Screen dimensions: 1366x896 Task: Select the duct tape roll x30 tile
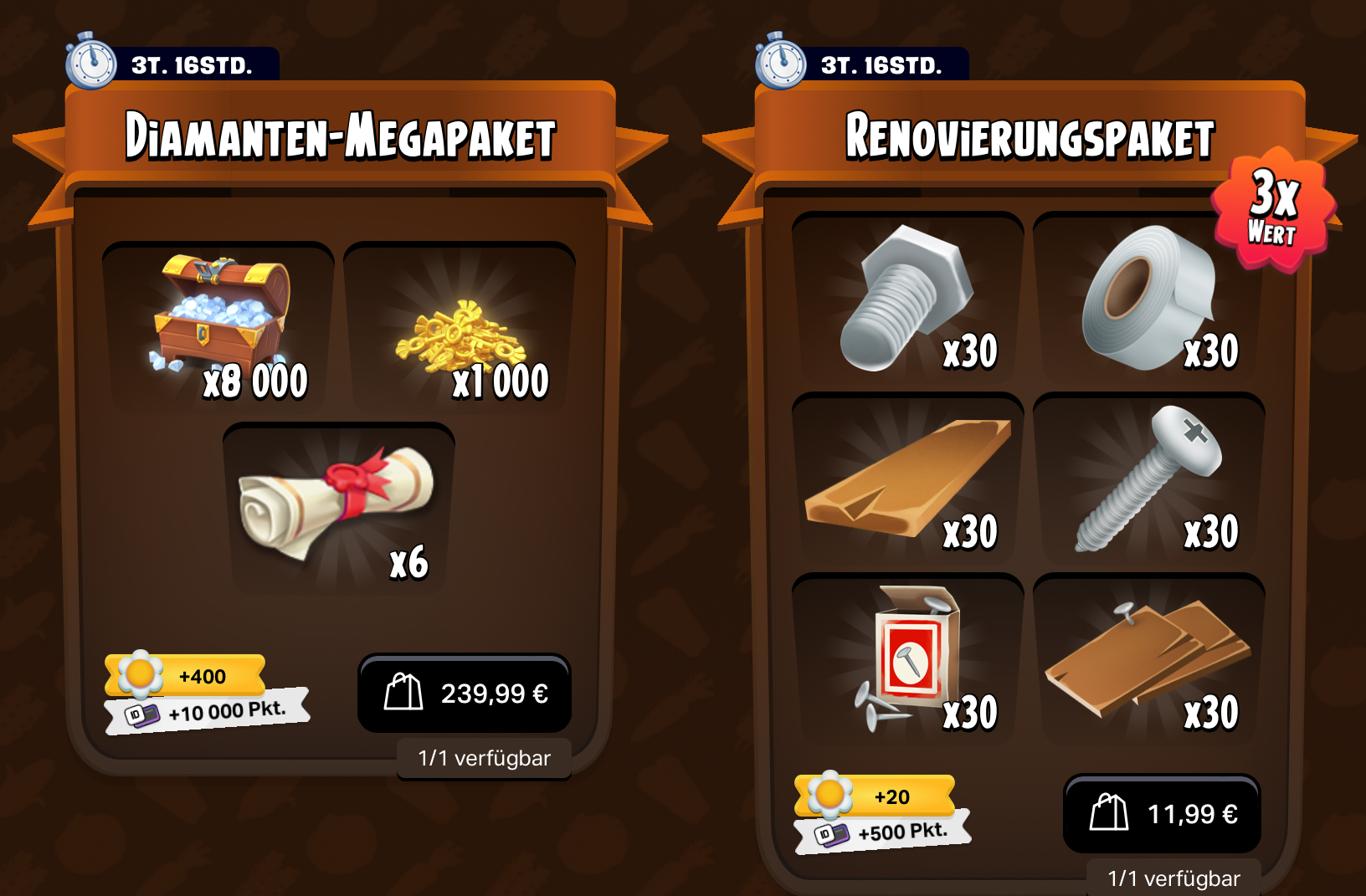(x=1148, y=298)
